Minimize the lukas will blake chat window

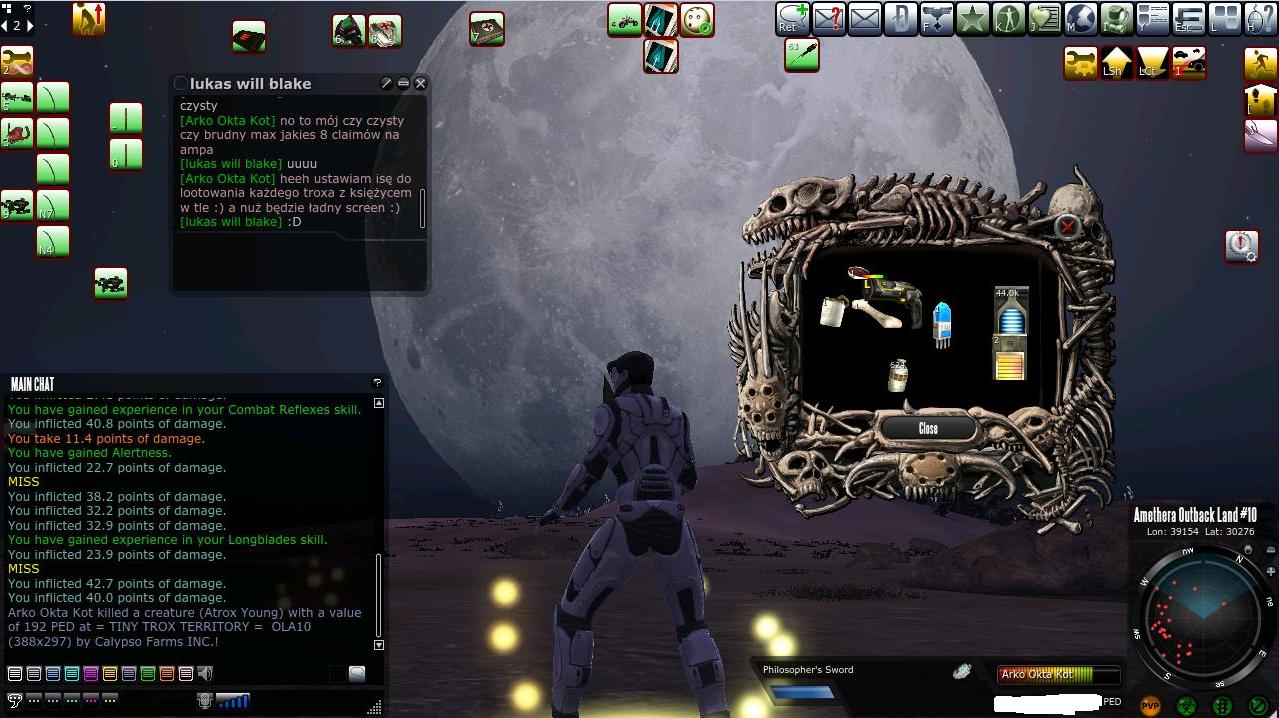[x=403, y=84]
